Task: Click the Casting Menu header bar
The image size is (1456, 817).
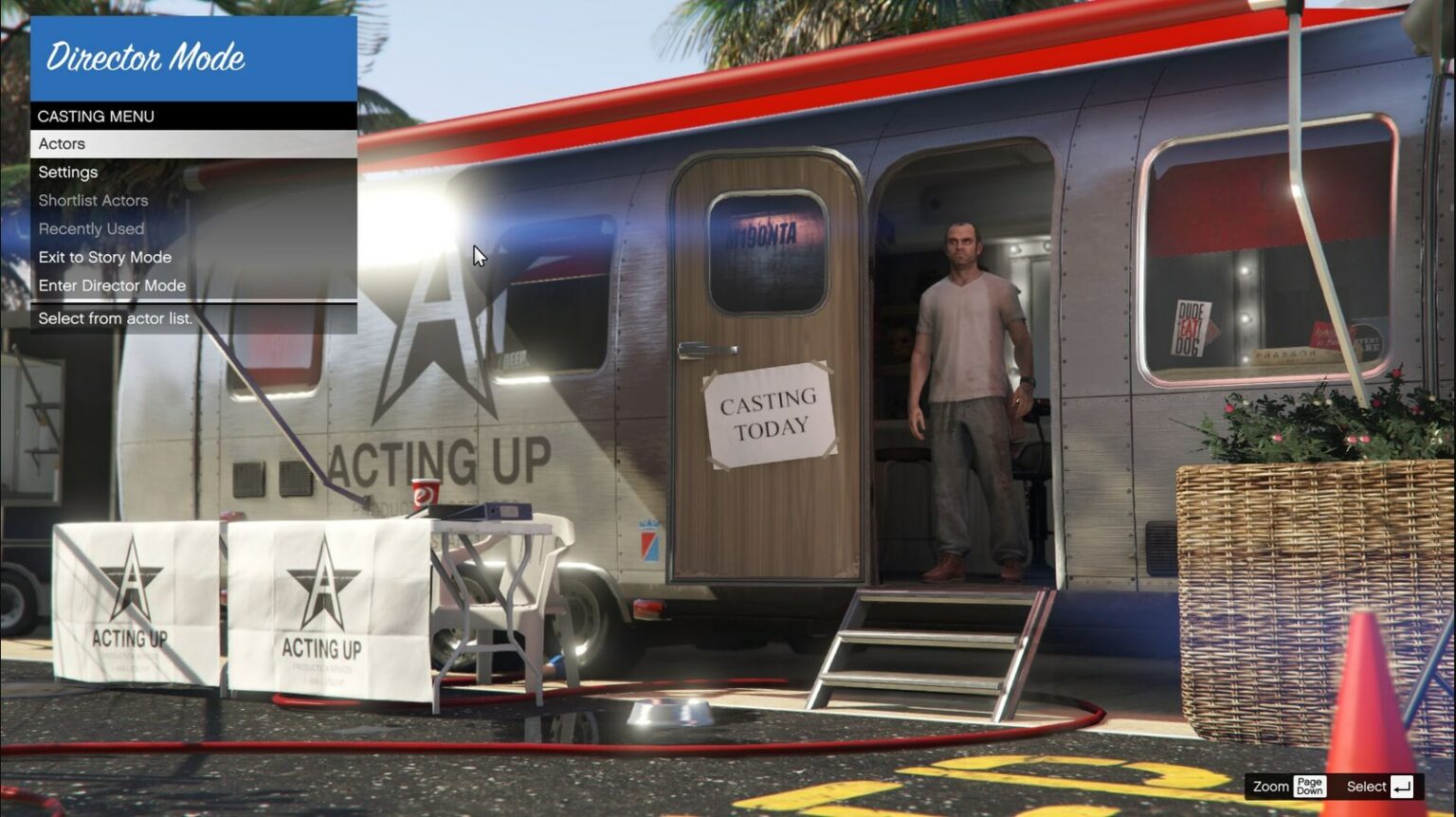Action: pyautogui.click(x=96, y=117)
